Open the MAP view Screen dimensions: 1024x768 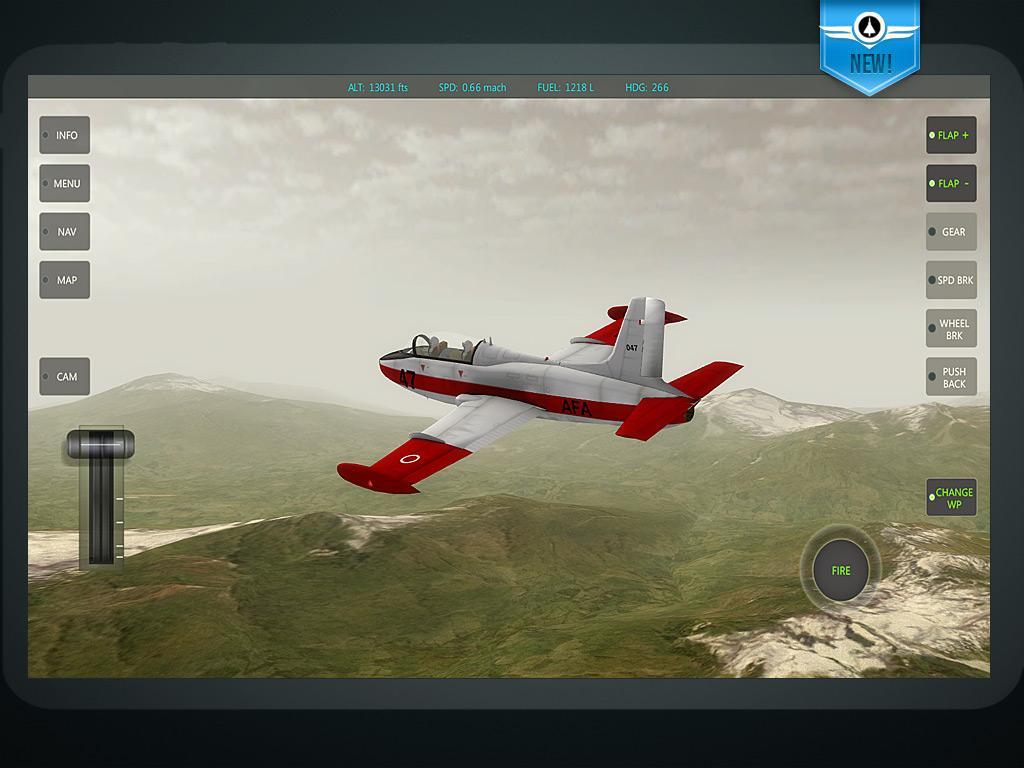coord(65,280)
